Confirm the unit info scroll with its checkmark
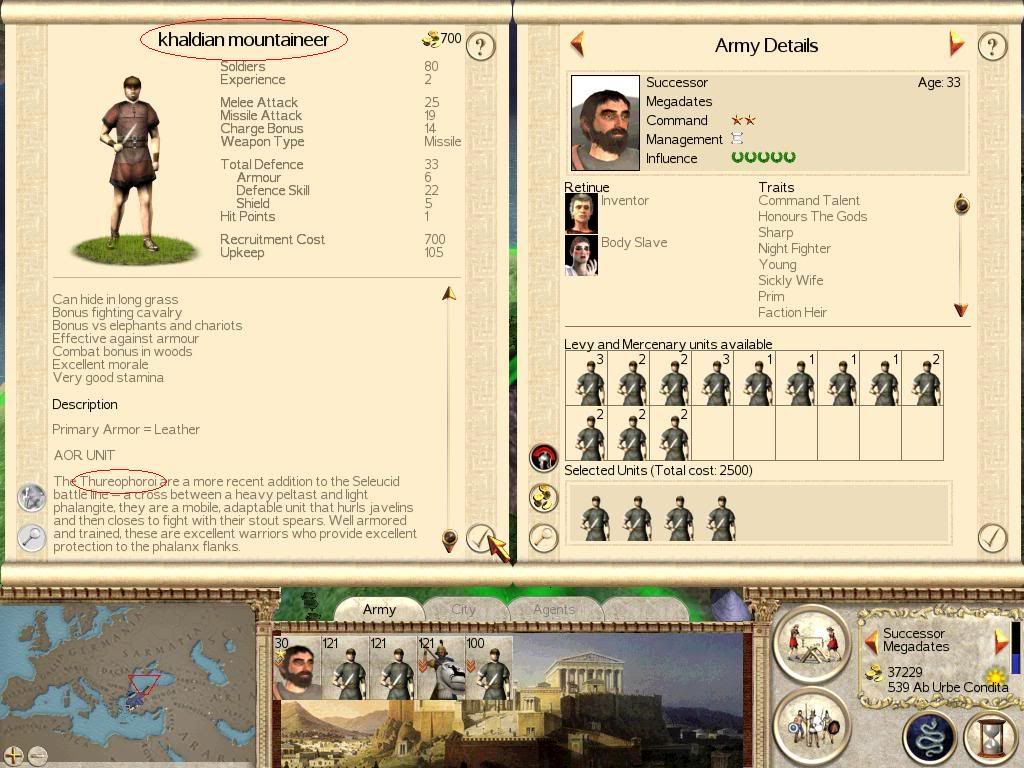 point(481,539)
